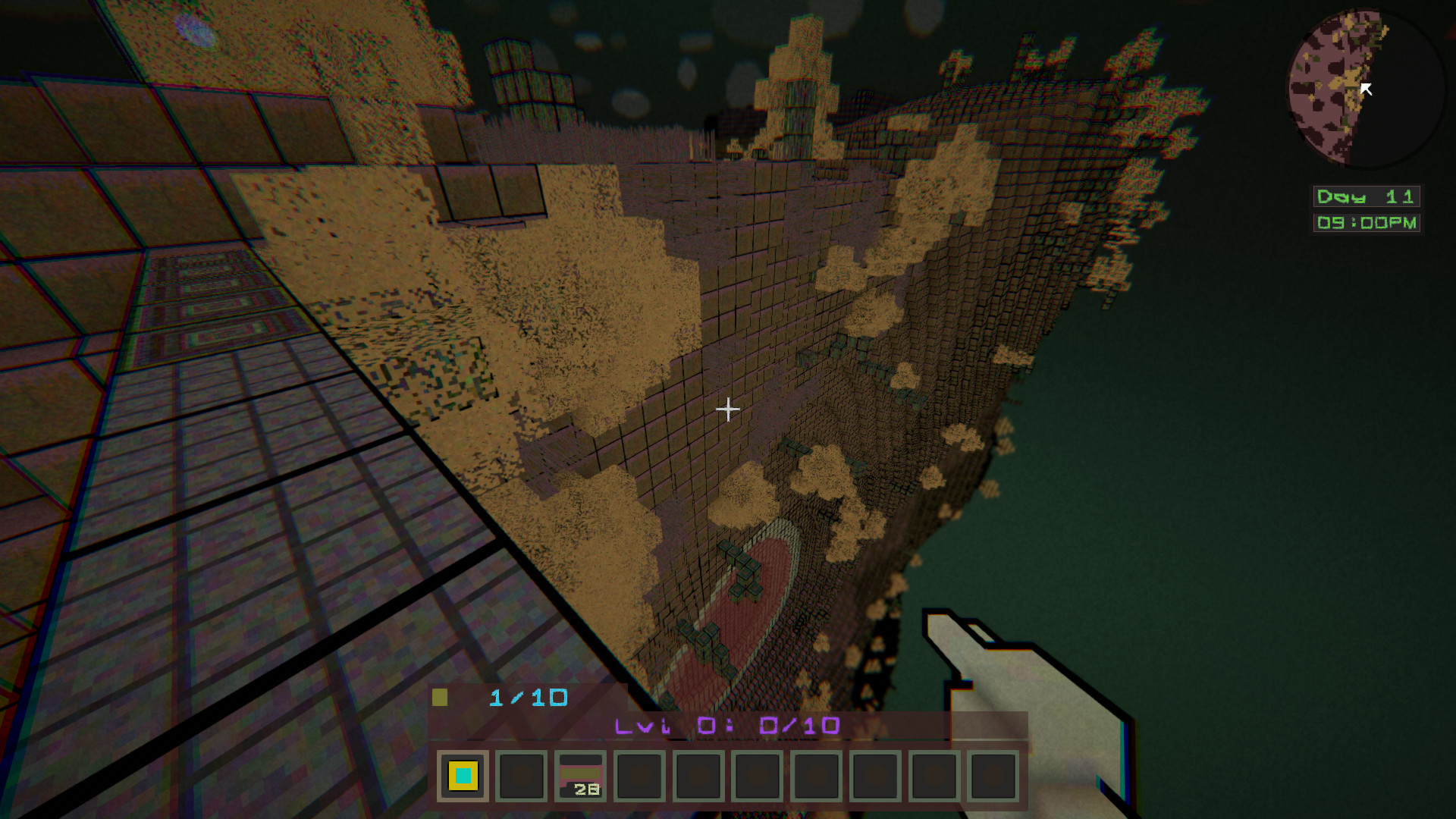
Task: Select the item stack showing 28
Action: (579, 777)
